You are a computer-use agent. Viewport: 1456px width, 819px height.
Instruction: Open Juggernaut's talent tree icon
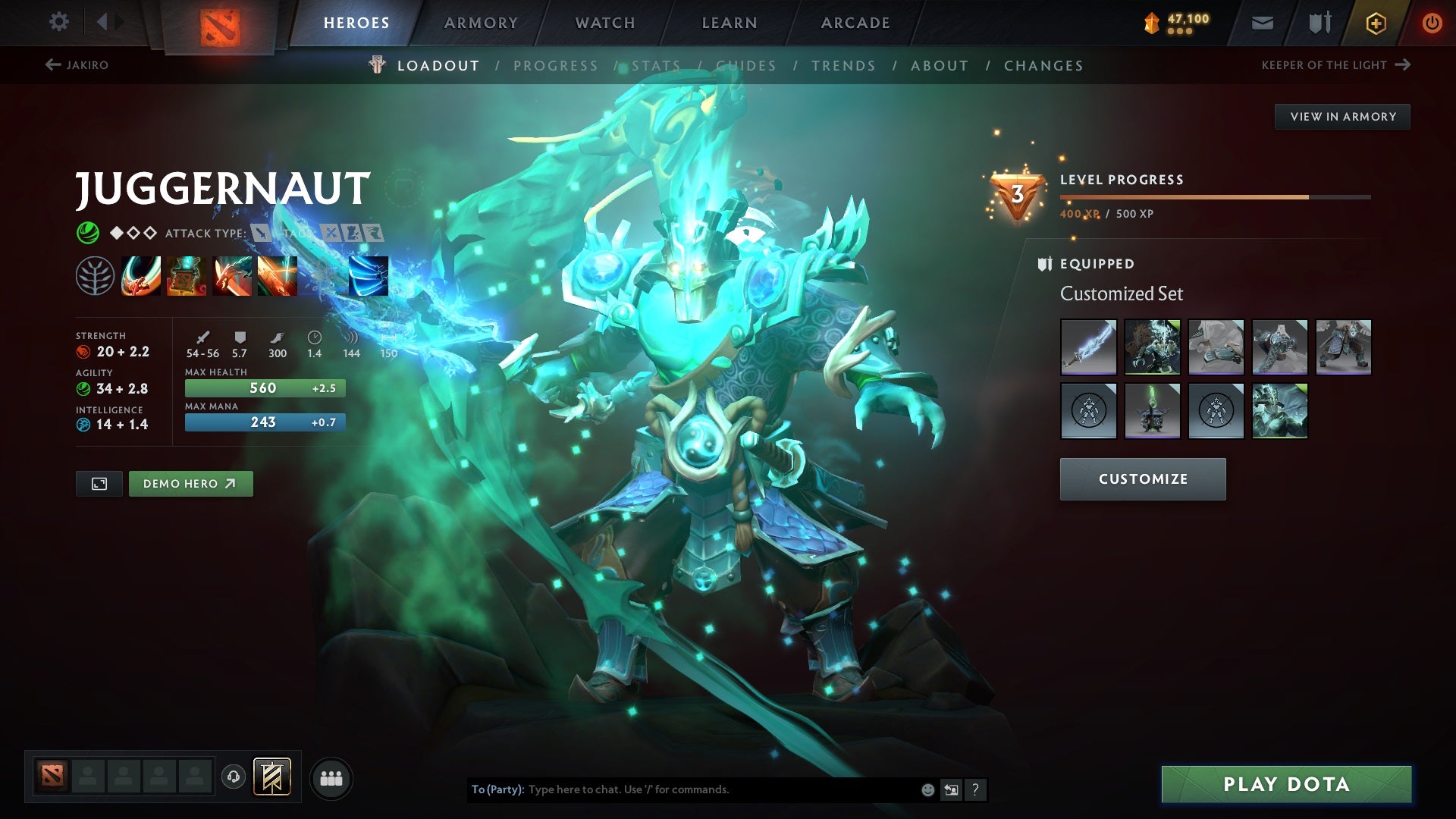tap(95, 277)
